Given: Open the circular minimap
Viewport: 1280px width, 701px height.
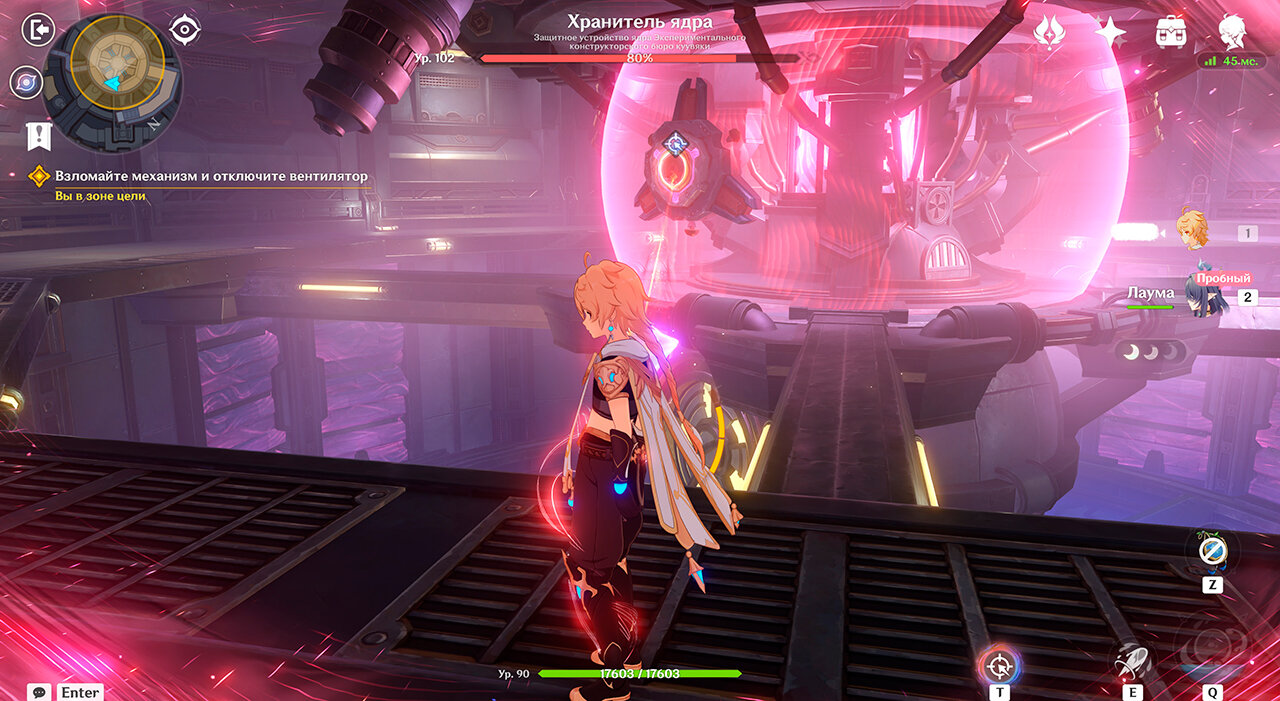Looking at the screenshot, I should (x=112, y=81).
